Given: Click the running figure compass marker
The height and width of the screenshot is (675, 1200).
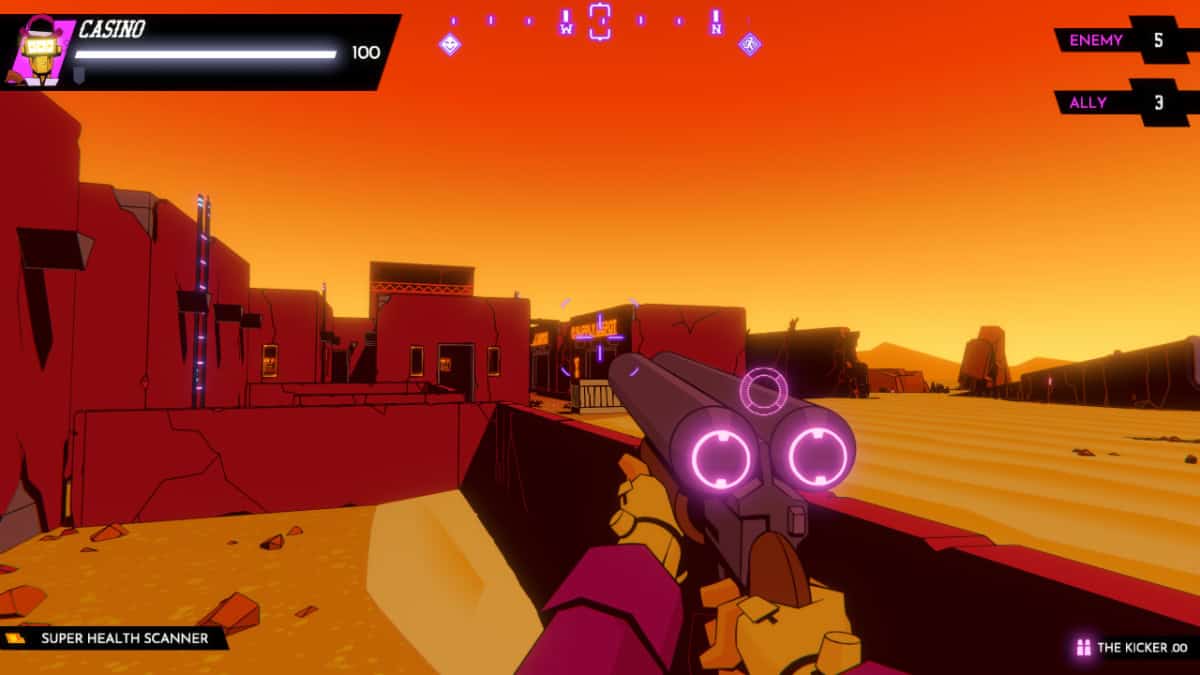Looking at the screenshot, I should (749, 44).
